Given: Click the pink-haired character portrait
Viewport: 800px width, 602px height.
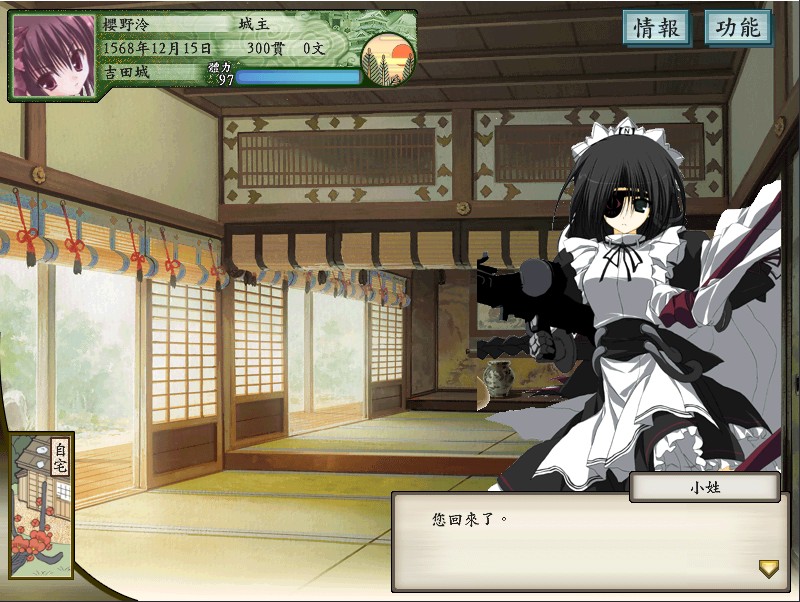Looking at the screenshot, I should coord(54,56).
